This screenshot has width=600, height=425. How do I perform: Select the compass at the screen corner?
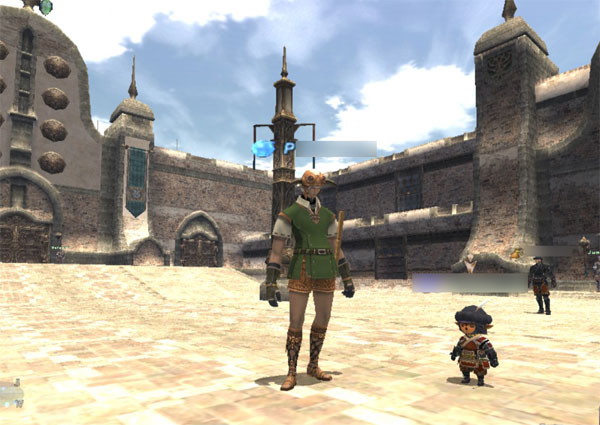click(x=10, y=394)
